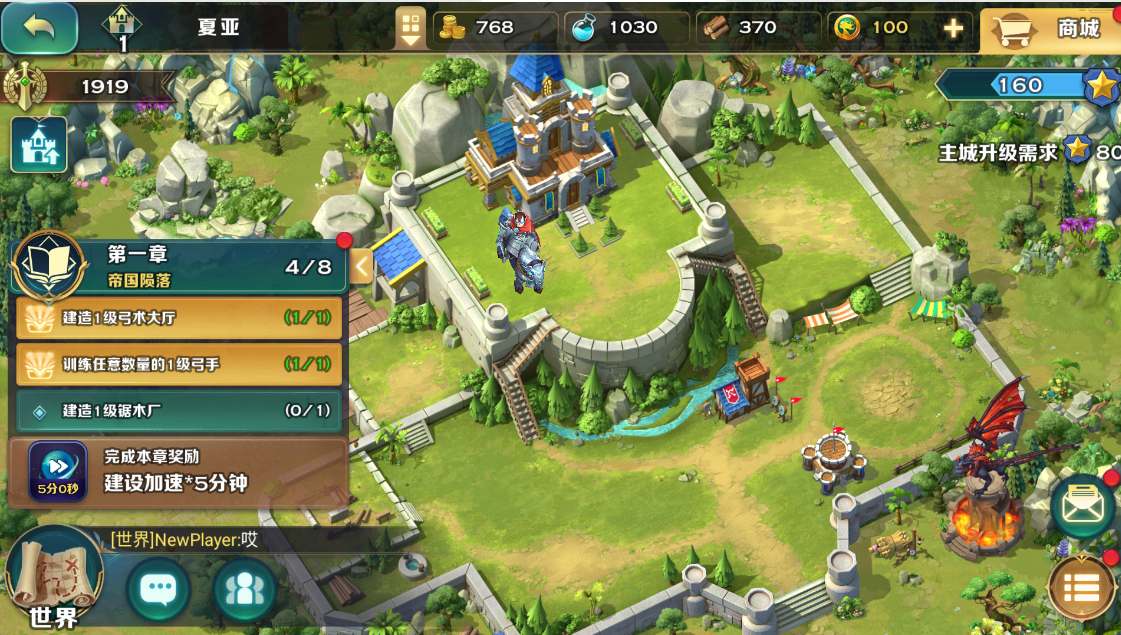This screenshot has height=635, width=1121.
Task: Open the chat bubble button
Action: click(158, 589)
